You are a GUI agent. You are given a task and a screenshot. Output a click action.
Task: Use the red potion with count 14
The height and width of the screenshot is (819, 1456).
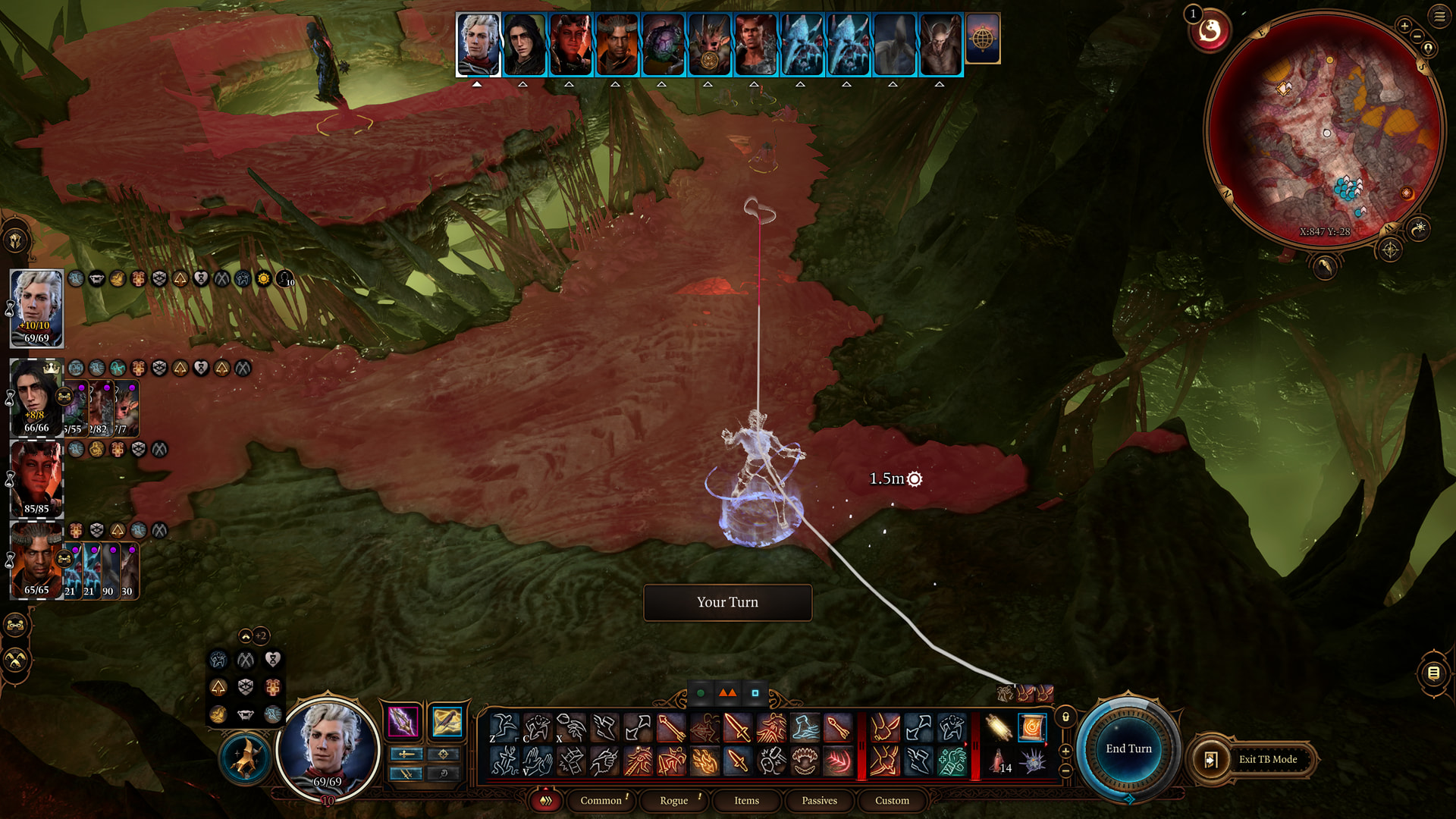(x=999, y=761)
